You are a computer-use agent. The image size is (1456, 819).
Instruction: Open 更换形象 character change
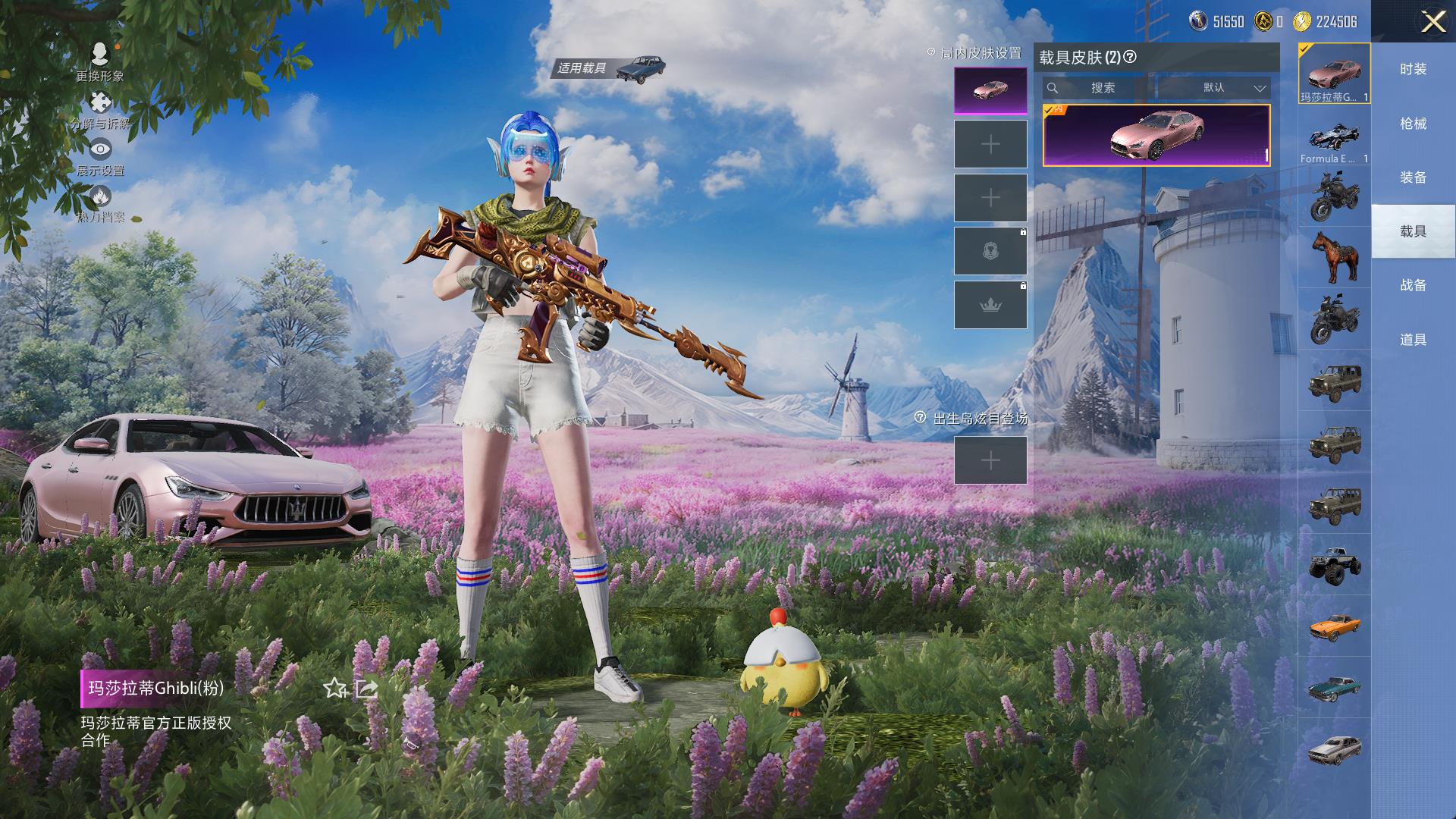99,56
